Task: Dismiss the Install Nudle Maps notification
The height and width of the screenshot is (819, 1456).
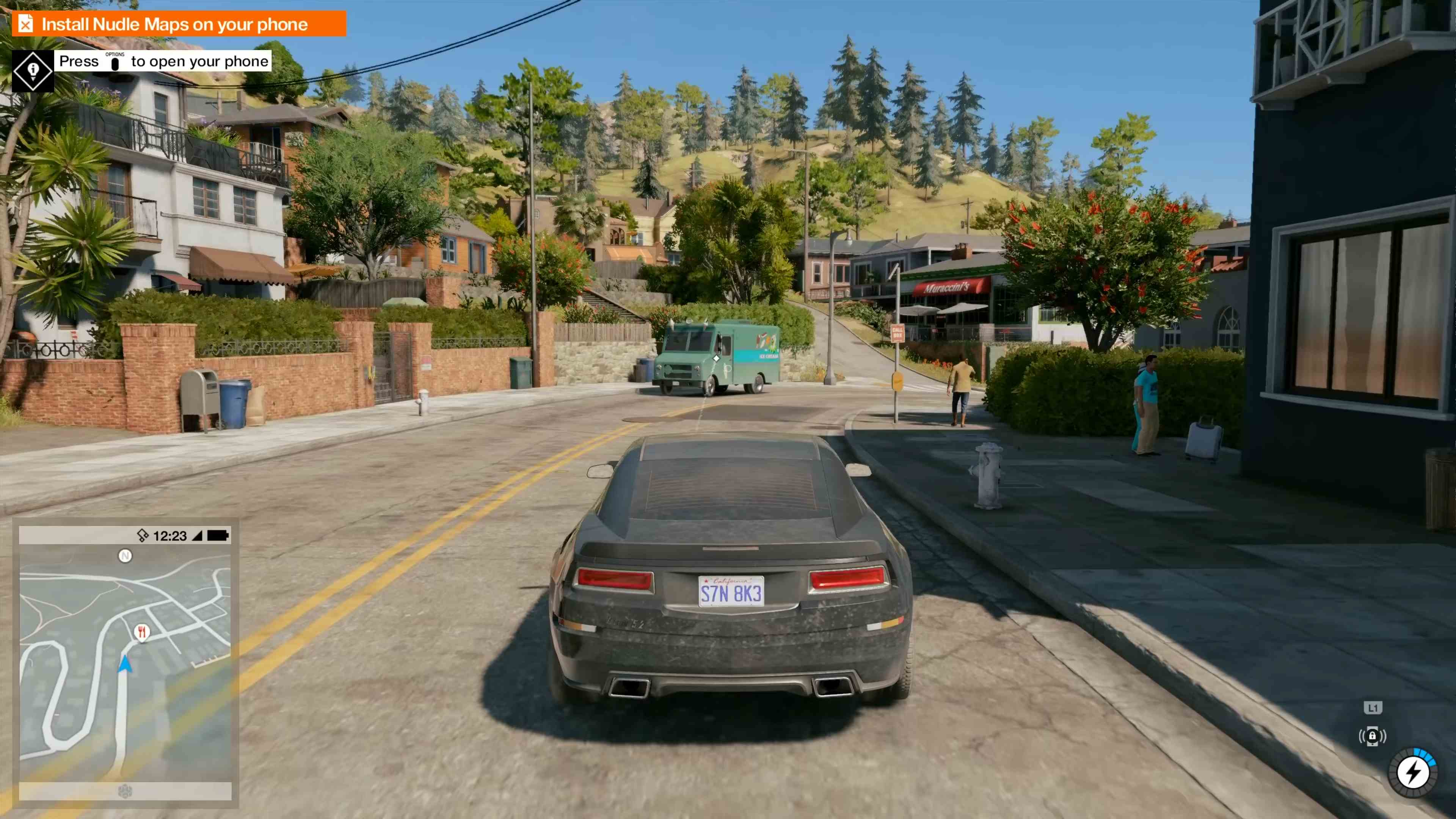Action: (25, 24)
